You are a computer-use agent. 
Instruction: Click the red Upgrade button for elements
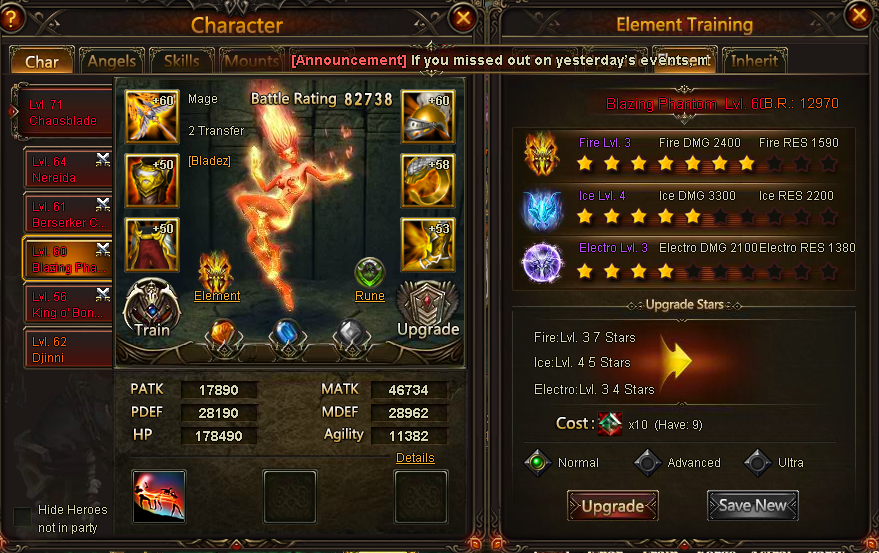(x=612, y=506)
